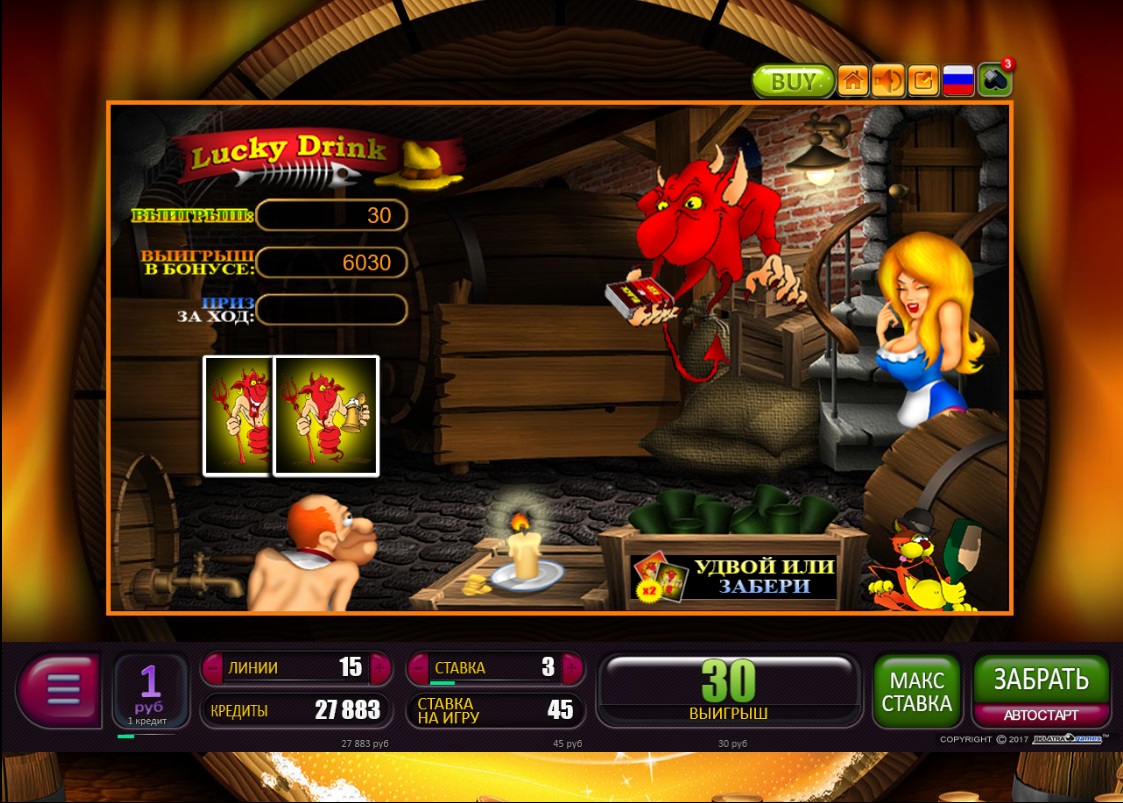This screenshot has height=803, width=1123.
Task: Select the УДВОЙ ИЛИ ЗАБЕРИ sign
Action: click(x=763, y=576)
